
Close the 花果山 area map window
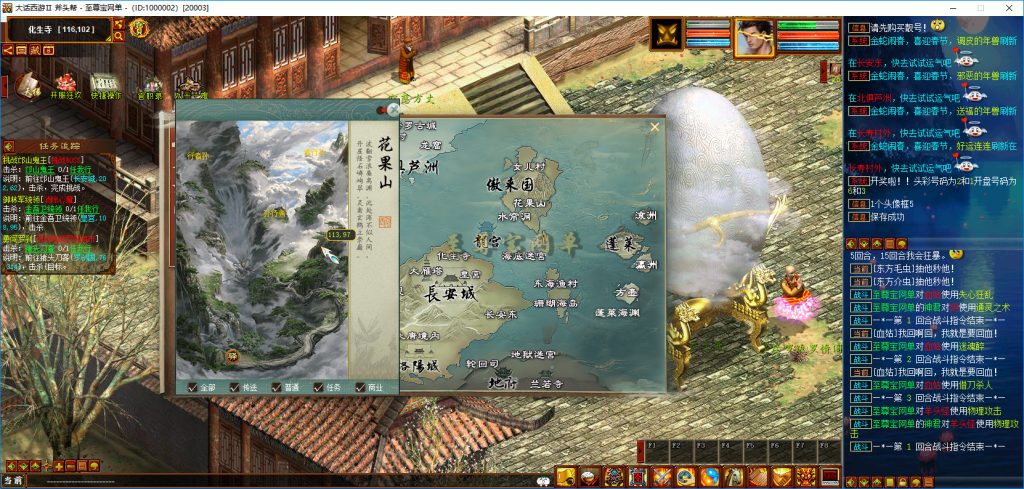(x=393, y=108)
